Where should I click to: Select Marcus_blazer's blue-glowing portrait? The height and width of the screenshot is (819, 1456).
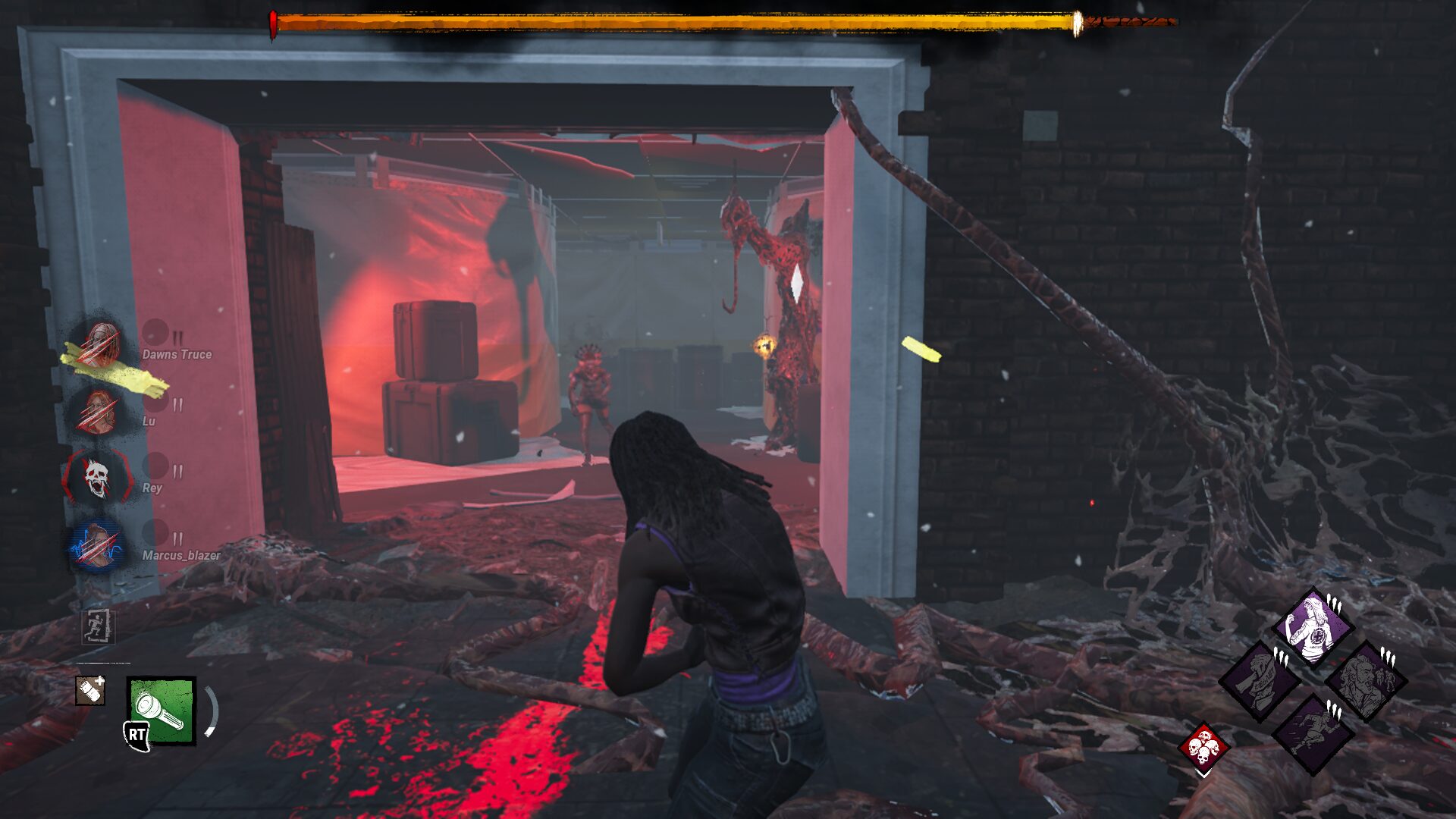point(96,545)
